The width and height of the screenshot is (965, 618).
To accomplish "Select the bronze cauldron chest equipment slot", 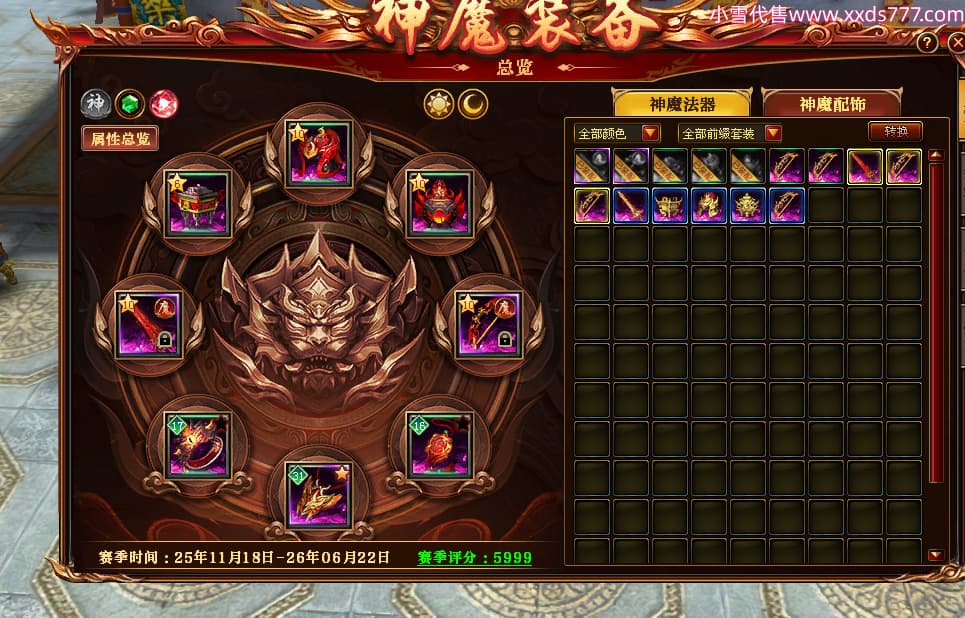I will point(197,203).
